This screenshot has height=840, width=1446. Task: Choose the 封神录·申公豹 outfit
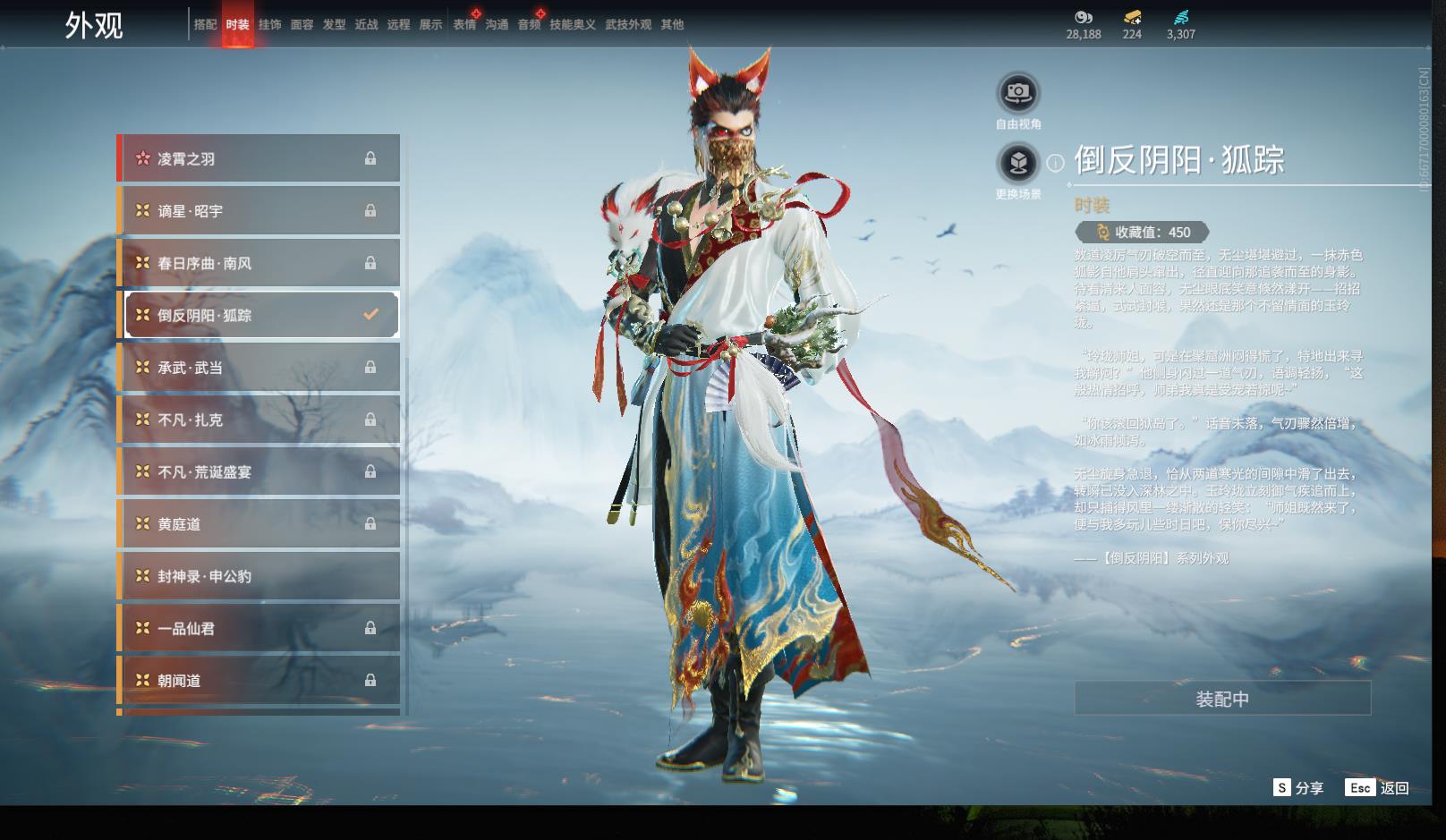259,576
